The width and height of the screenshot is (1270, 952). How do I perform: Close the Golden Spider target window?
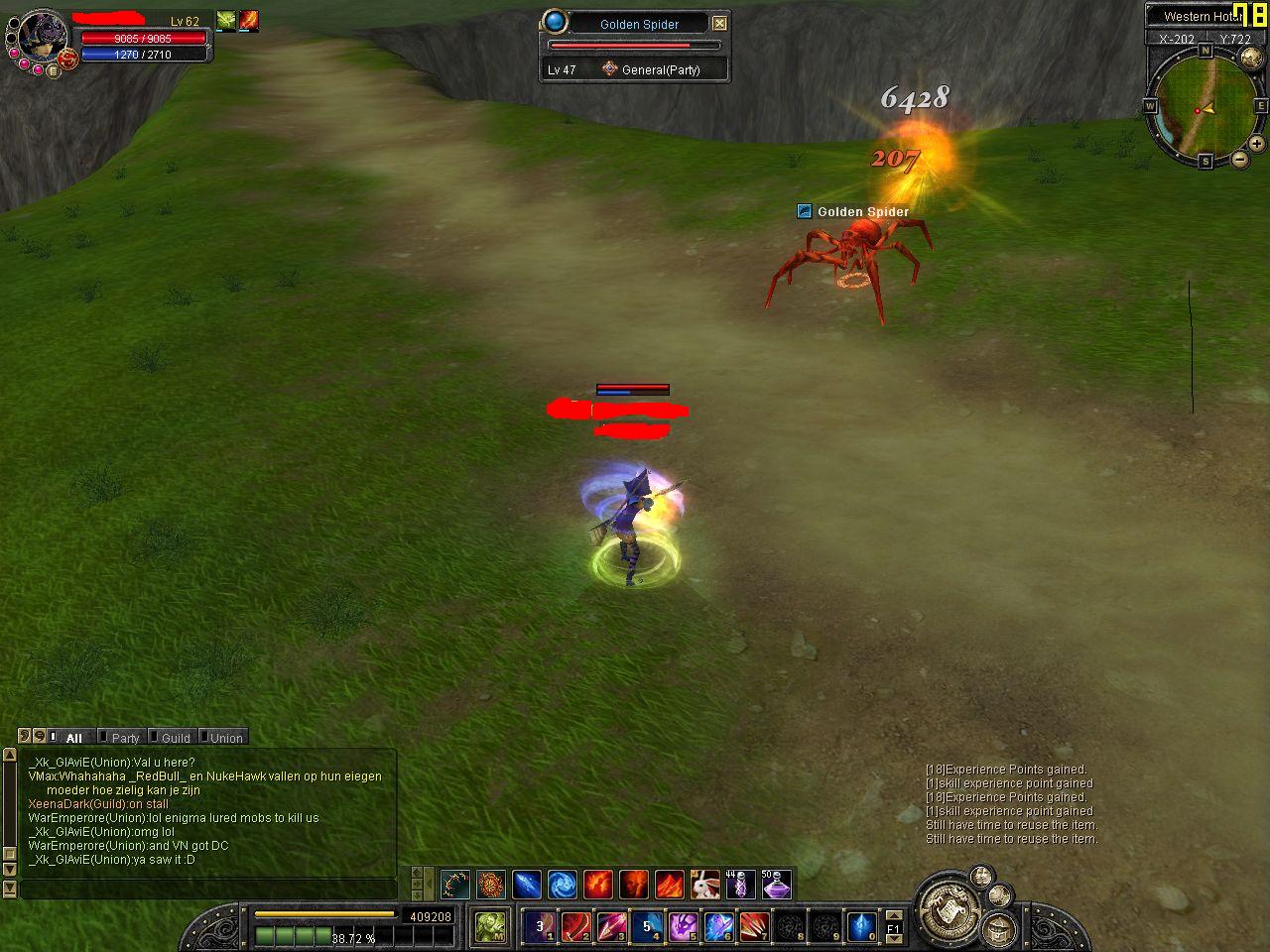pos(720,23)
